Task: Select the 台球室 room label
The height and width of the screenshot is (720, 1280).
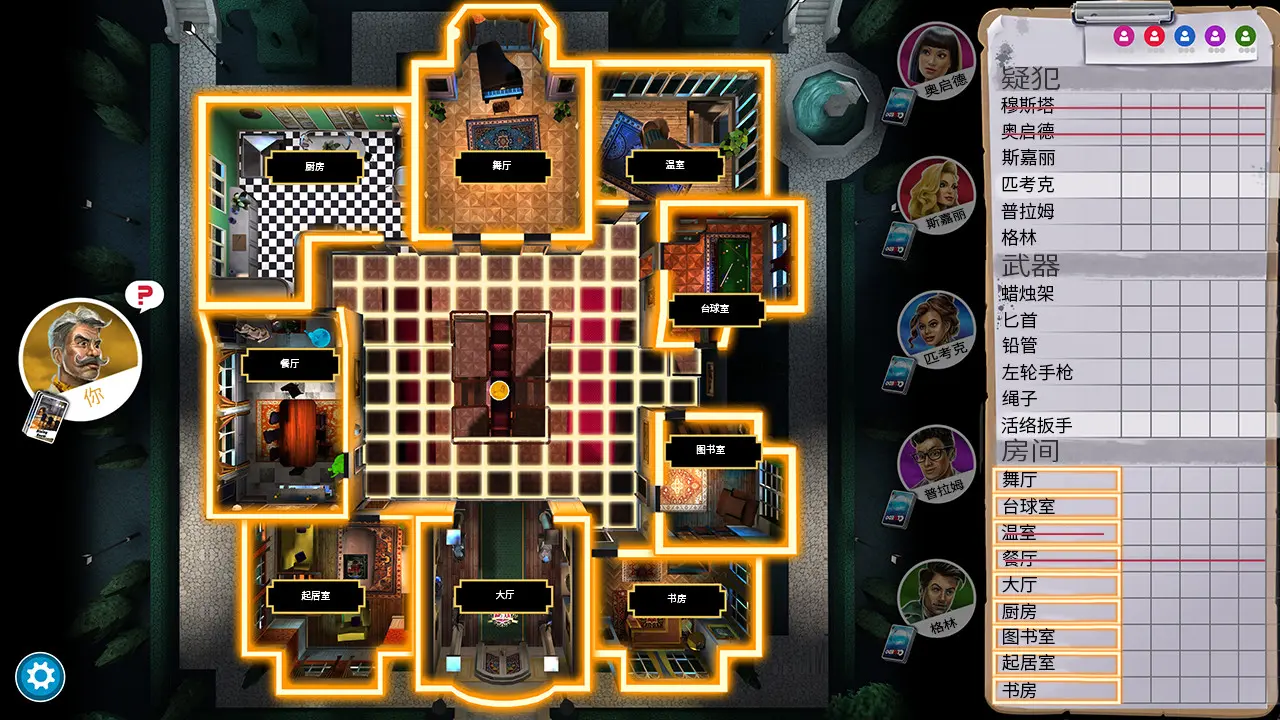Action: click(714, 309)
